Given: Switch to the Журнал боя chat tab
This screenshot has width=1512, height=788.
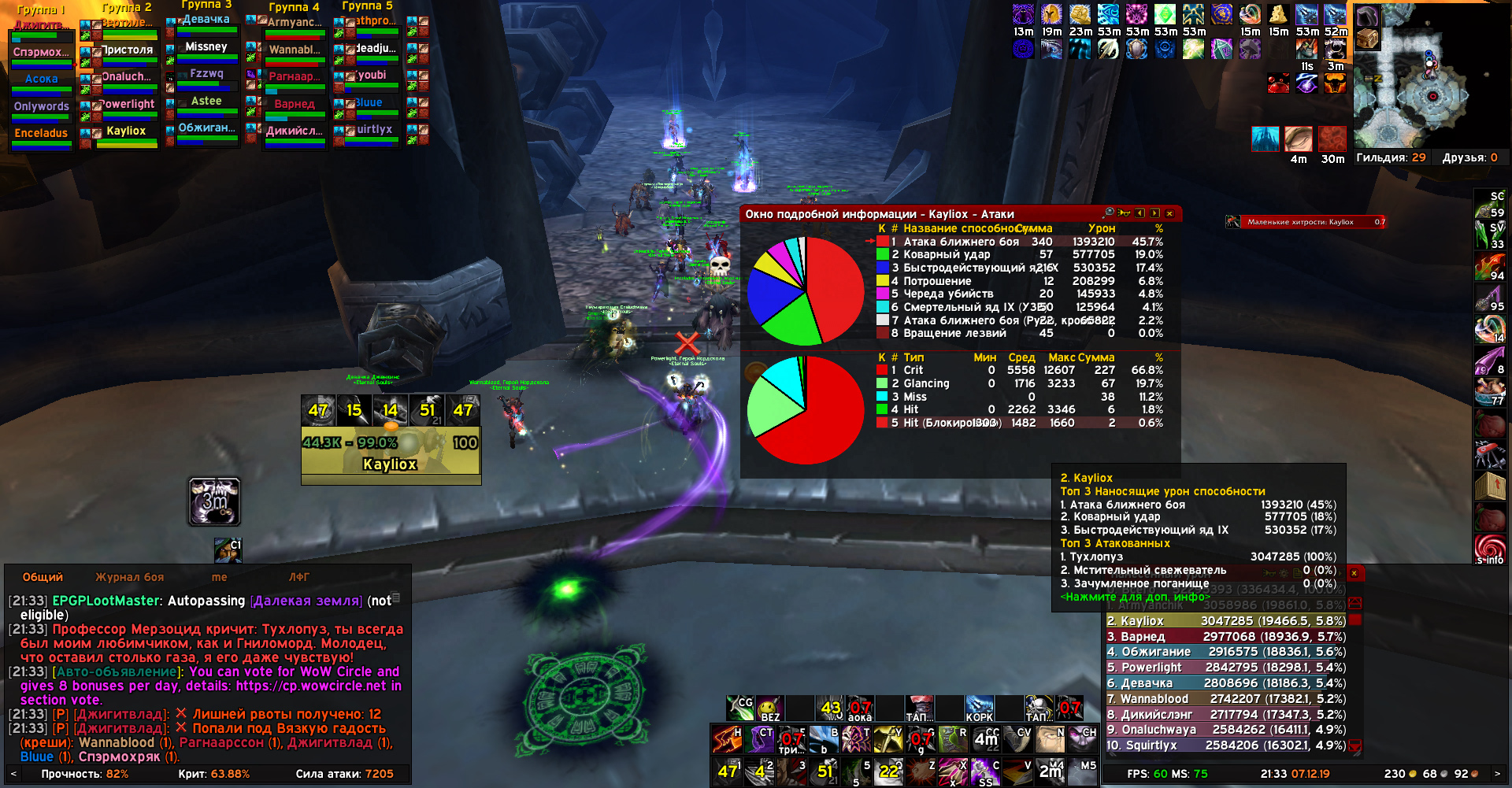Looking at the screenshot, I should 129,577.
